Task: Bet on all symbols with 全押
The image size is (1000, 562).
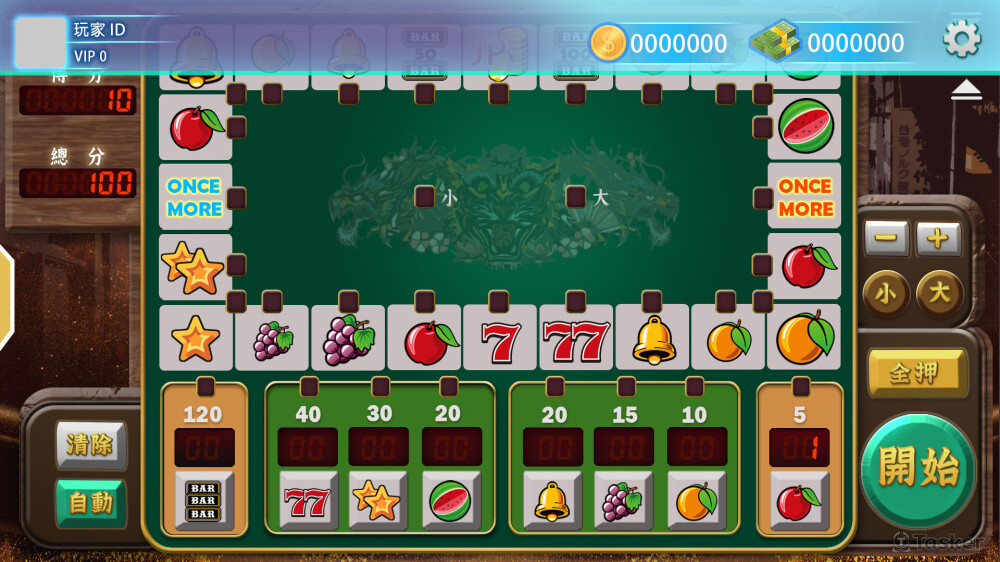Action: coord(916,373)
